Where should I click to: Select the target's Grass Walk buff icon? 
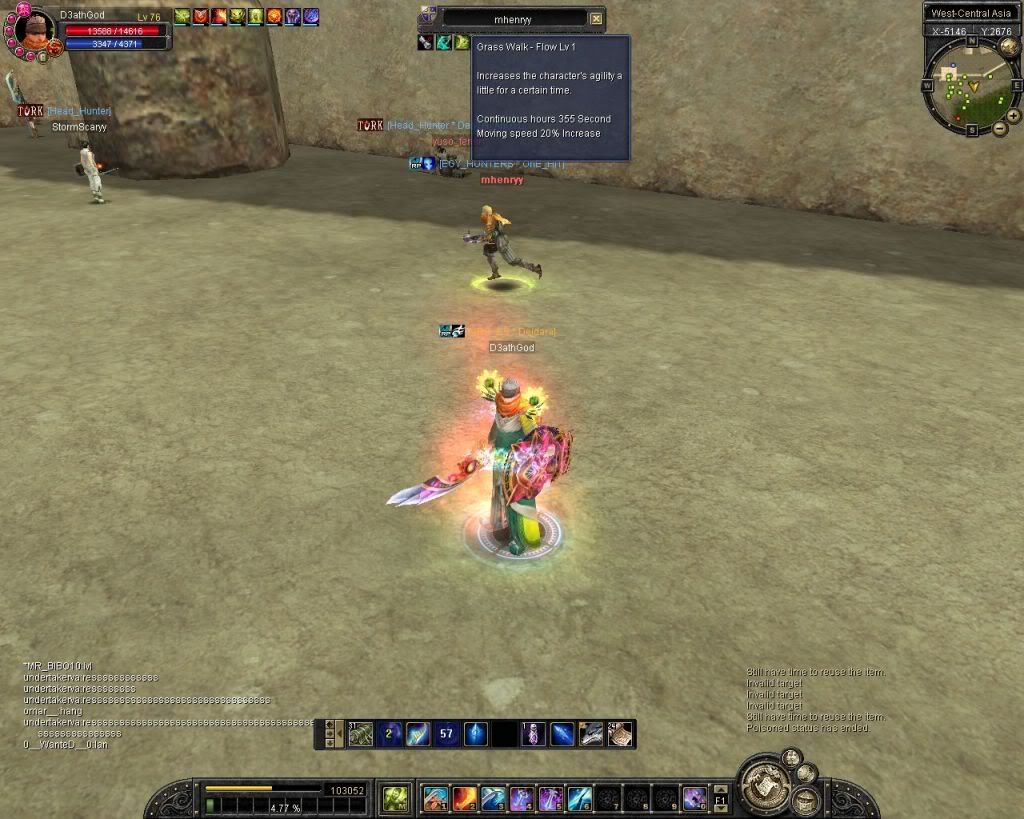462,42
